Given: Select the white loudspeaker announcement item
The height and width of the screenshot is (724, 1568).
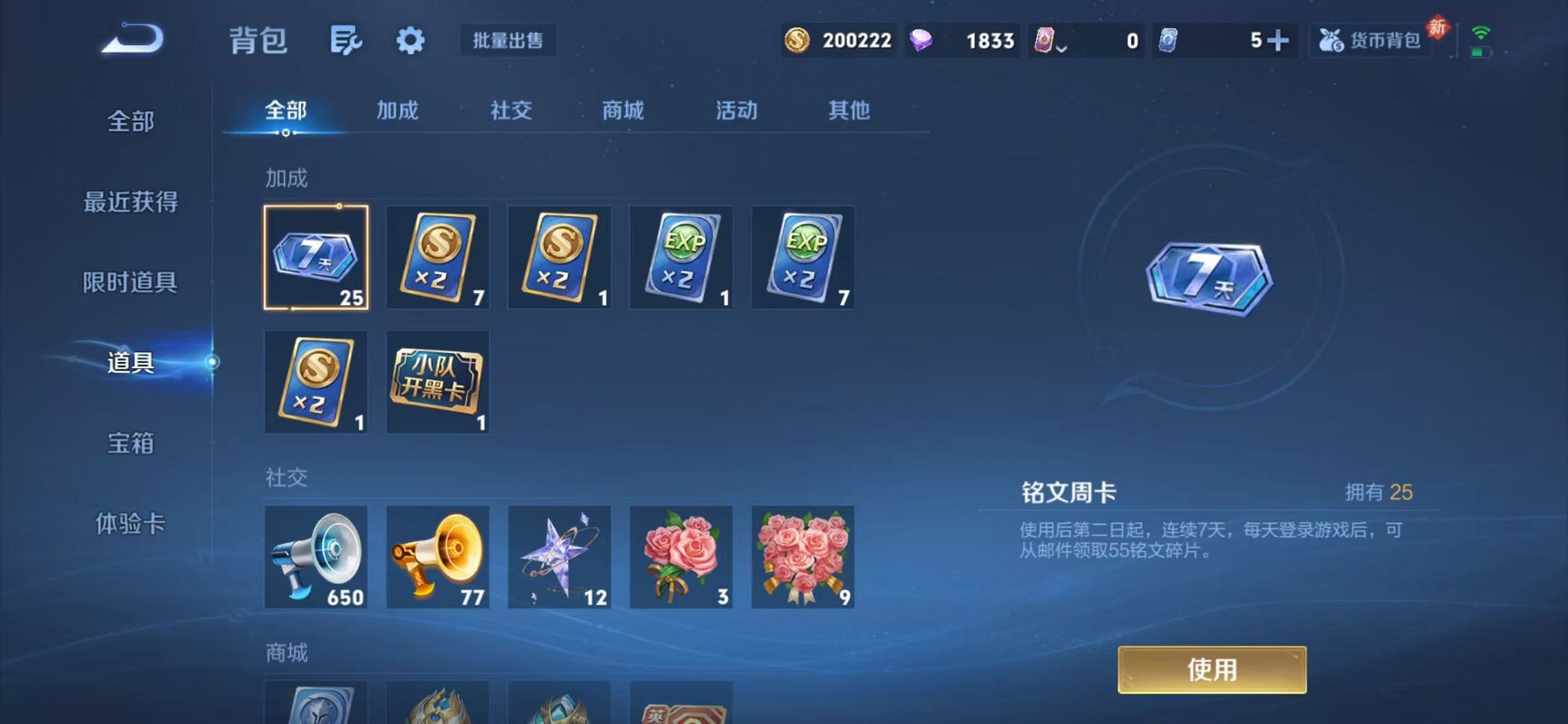Looking at the screenshot, I should [x=316, y=556].
